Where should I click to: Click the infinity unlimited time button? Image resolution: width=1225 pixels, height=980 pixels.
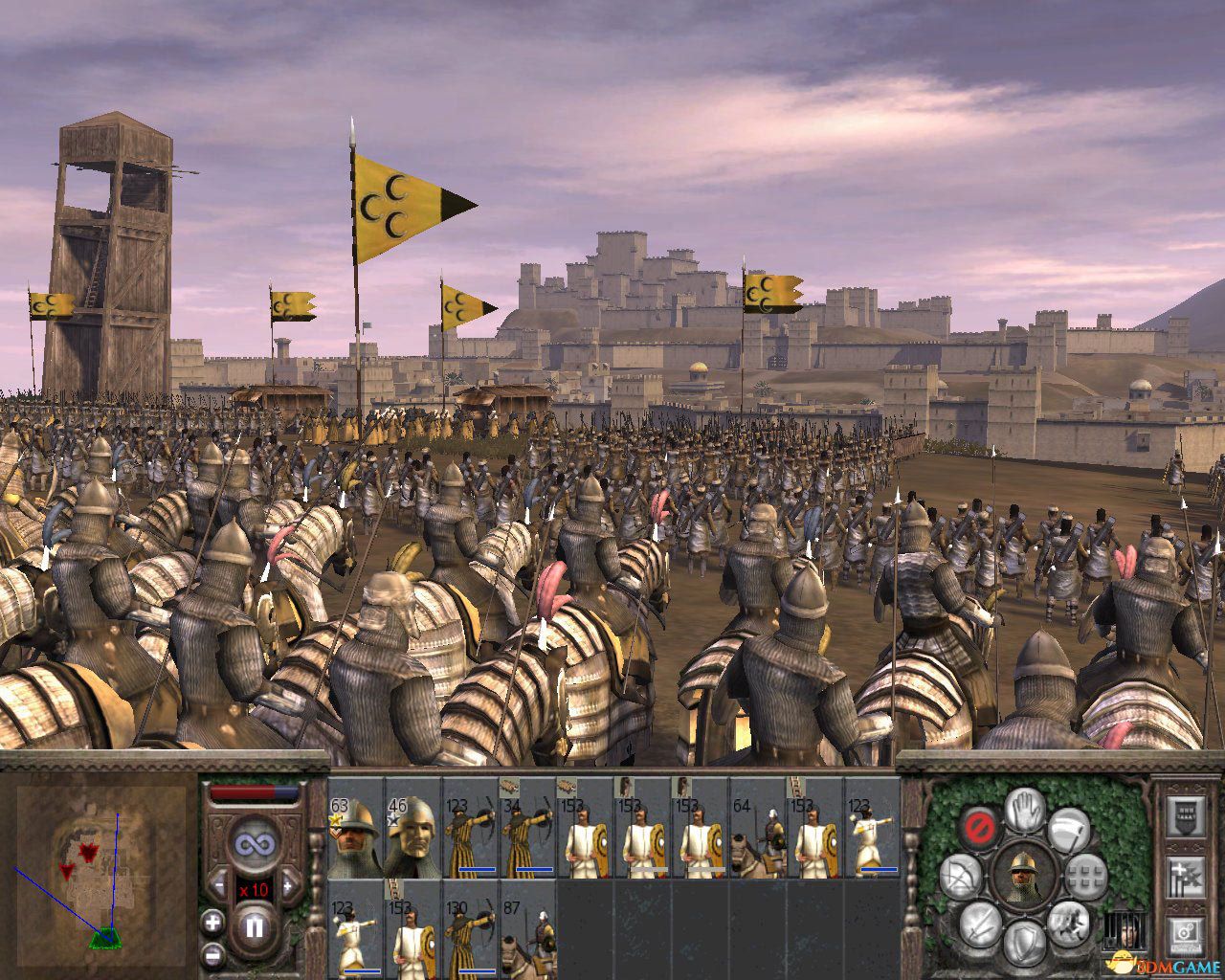point(255,843)
